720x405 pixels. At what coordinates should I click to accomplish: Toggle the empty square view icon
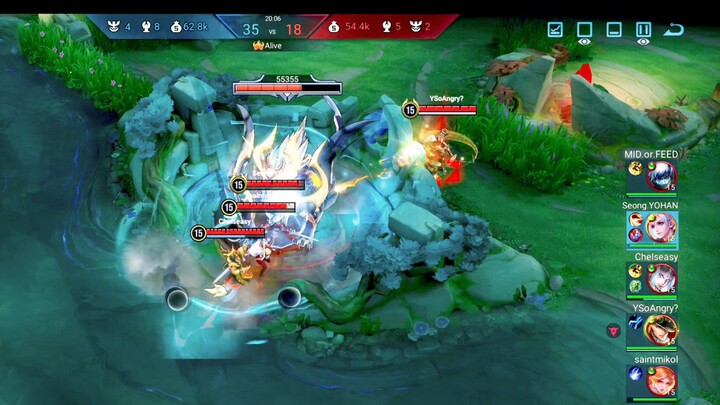tap(585, 29)
